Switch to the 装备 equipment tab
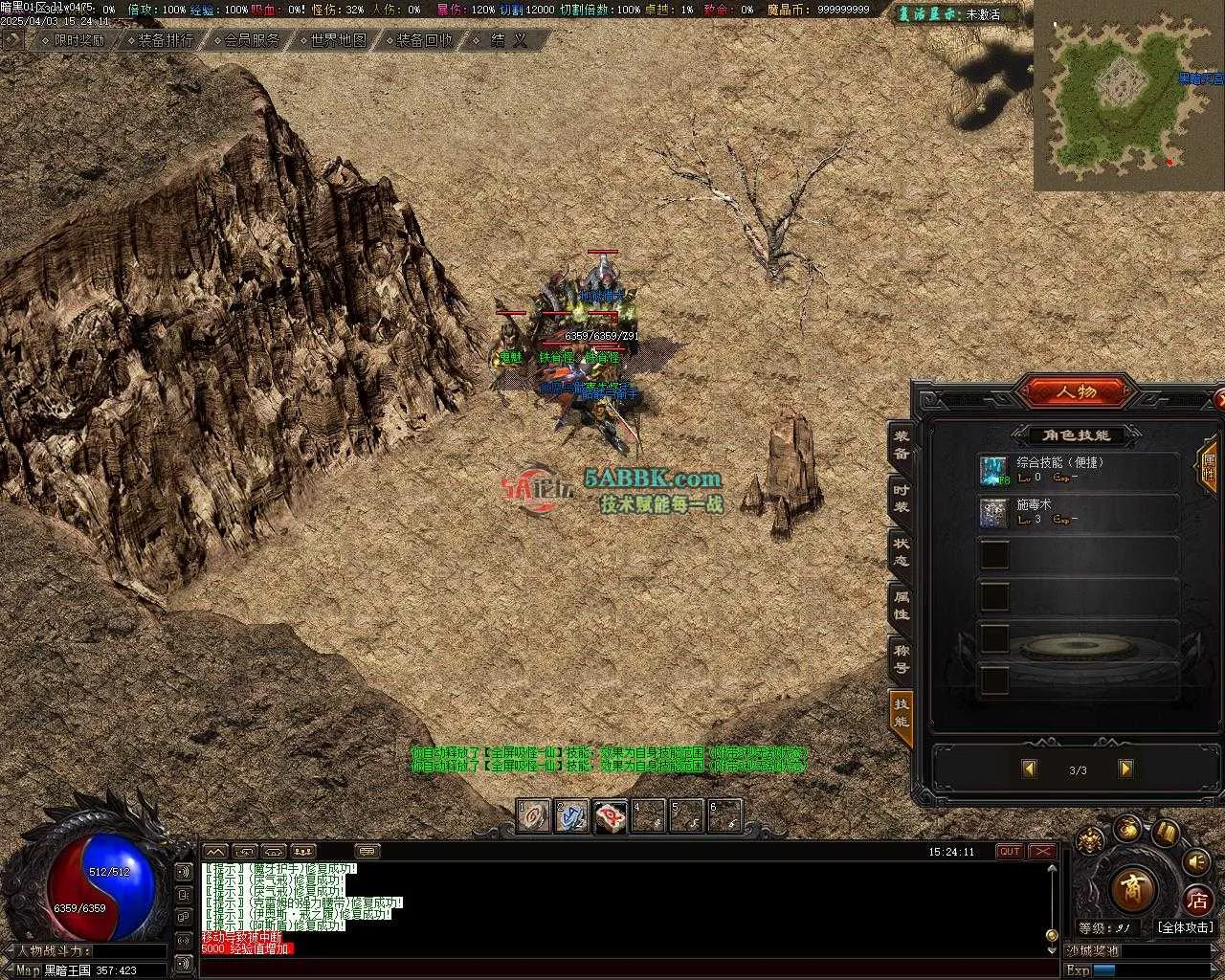Image resolution: width=1225 pixels, height=980 pixels. [x=901, y=447]
